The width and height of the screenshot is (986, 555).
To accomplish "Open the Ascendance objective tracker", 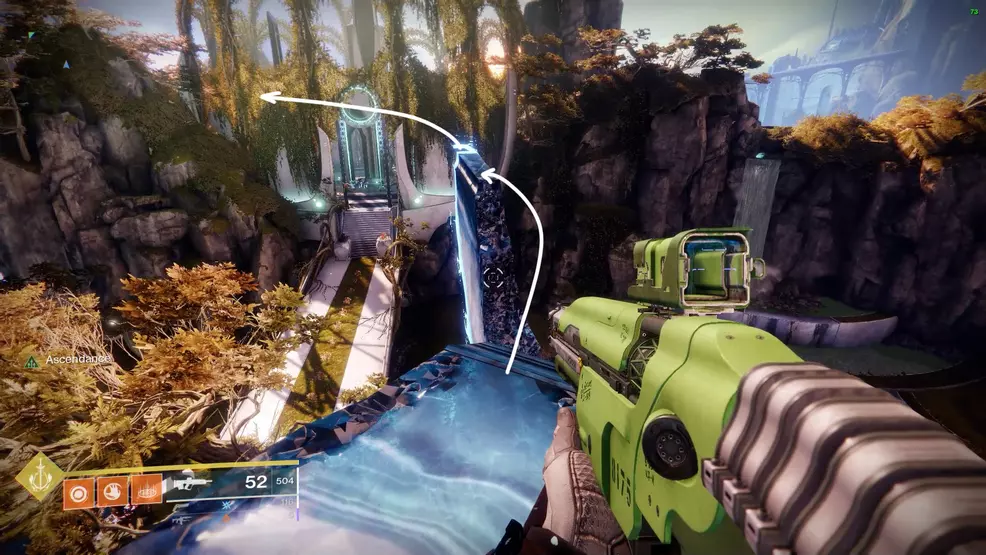I will (65, 360).
